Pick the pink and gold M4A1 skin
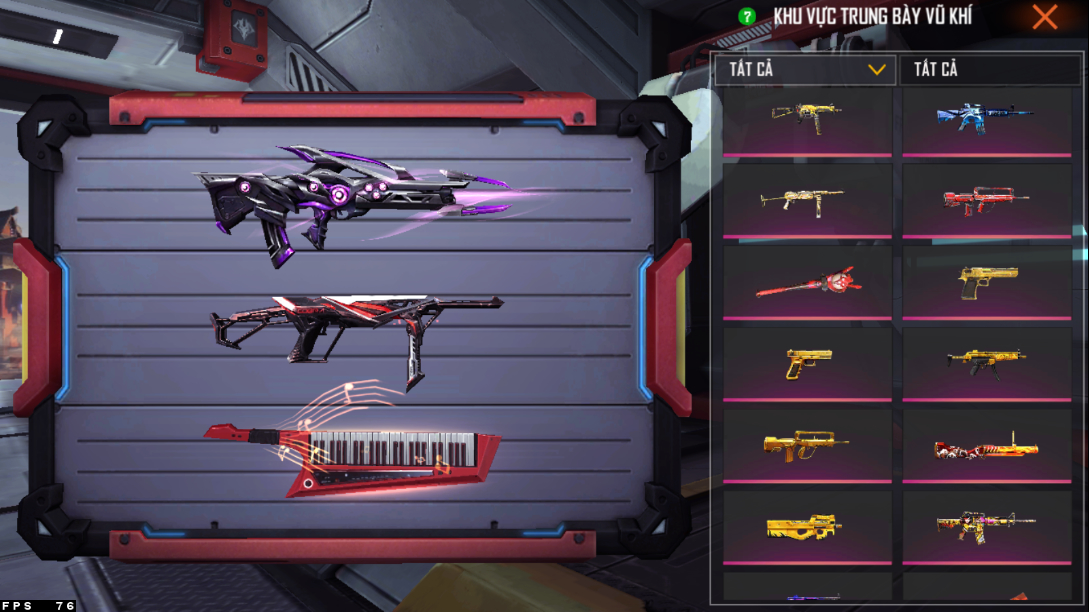Viewport: 1089px width, 612px height. click(986, 525)
